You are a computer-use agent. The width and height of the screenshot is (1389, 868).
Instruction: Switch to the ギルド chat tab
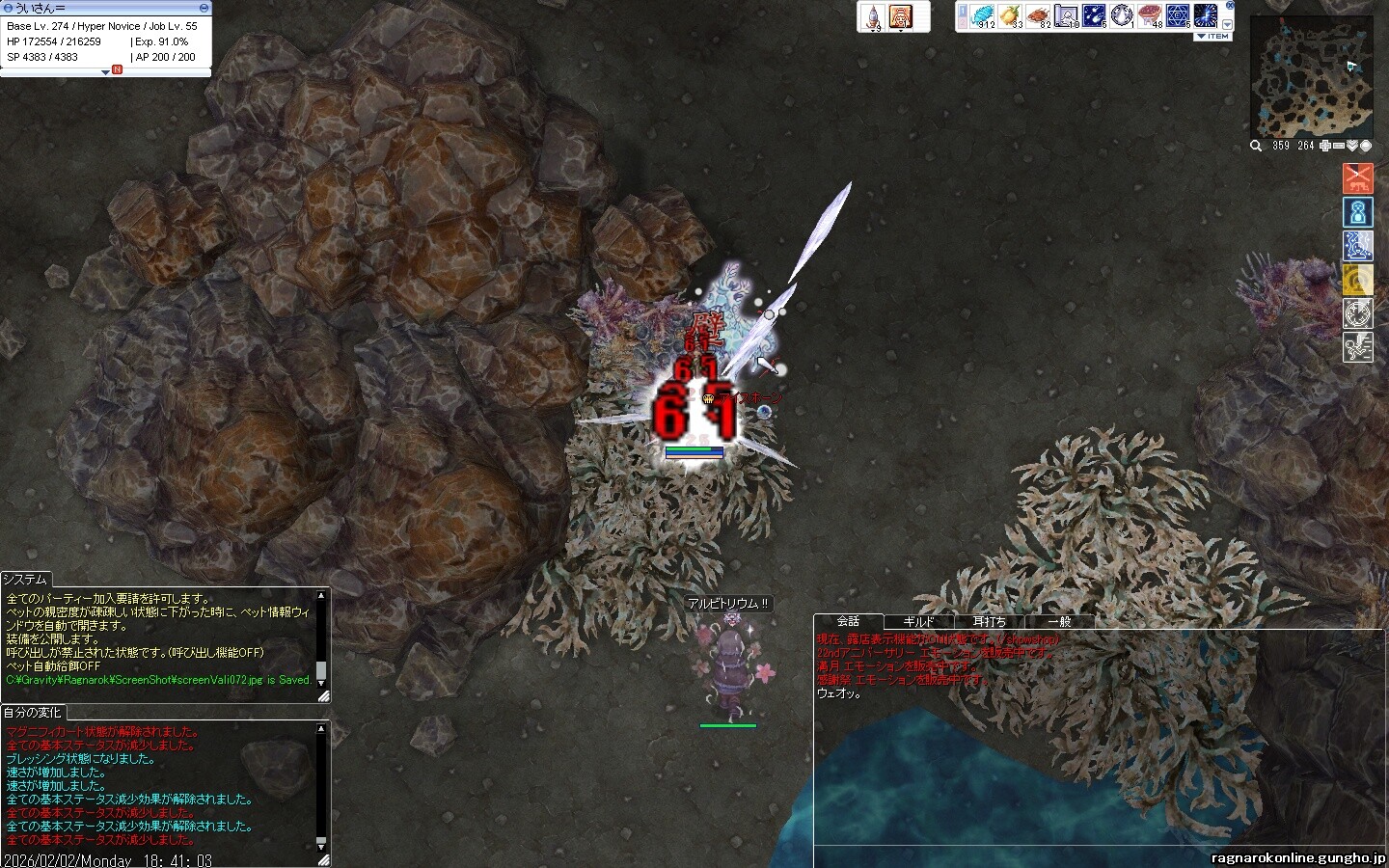[x=918, y=622]
